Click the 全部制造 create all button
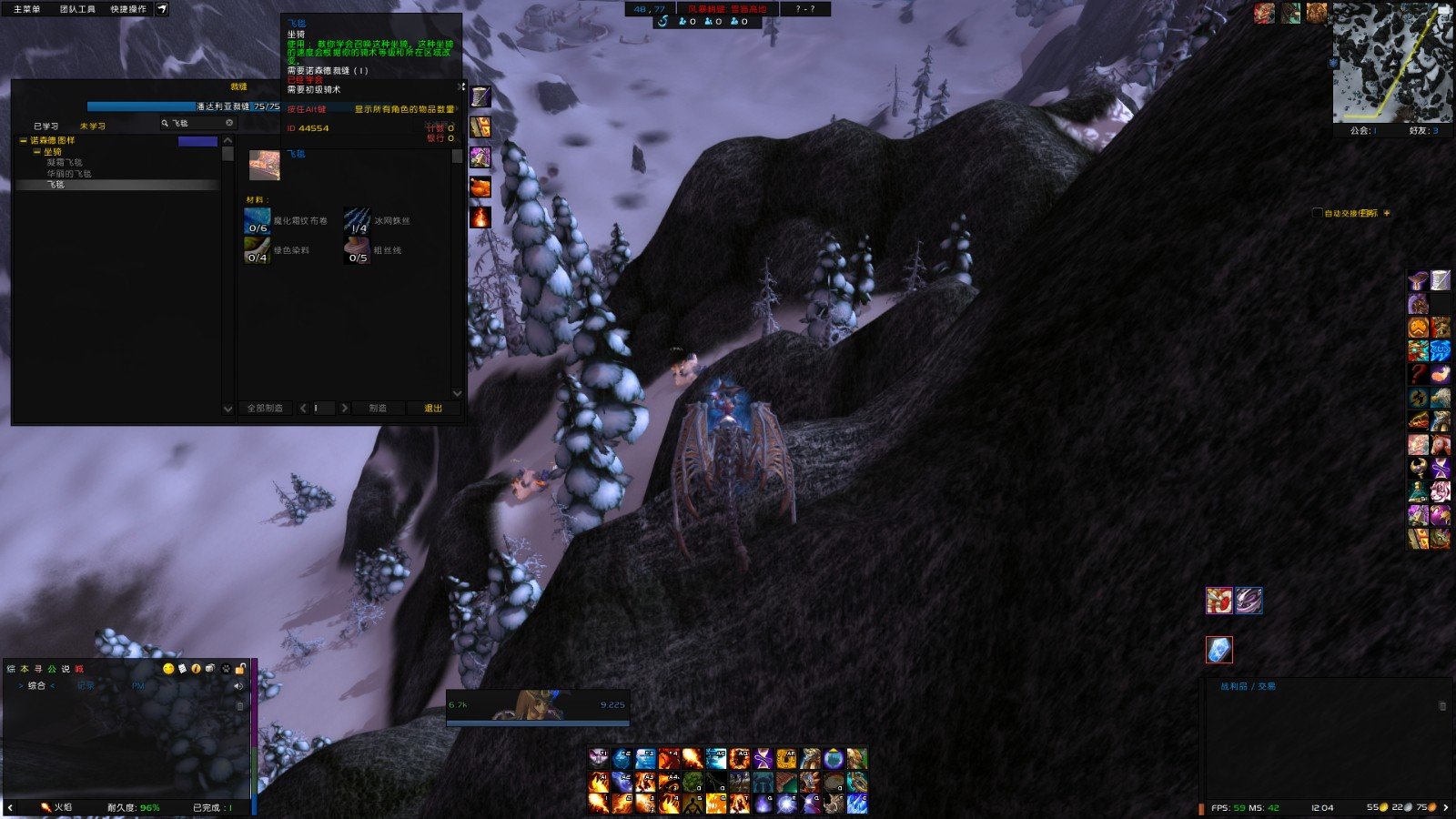Screen dimensions: 1456x819 point(265,409)
